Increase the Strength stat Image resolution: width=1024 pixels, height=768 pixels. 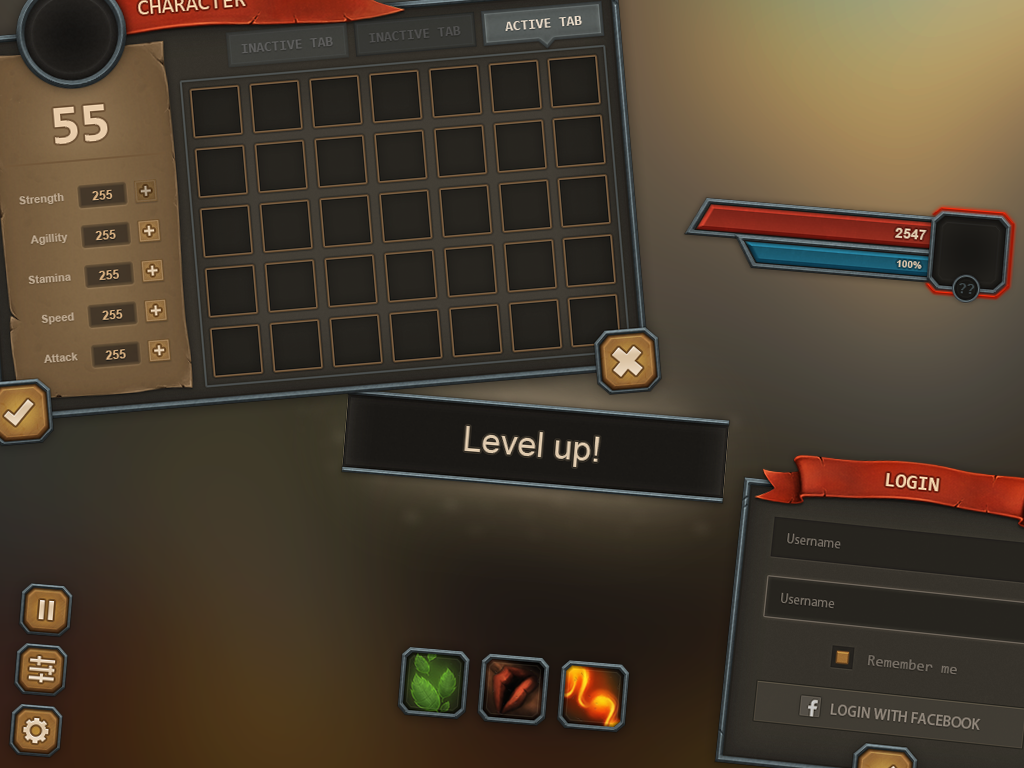[x=146, y=191]
